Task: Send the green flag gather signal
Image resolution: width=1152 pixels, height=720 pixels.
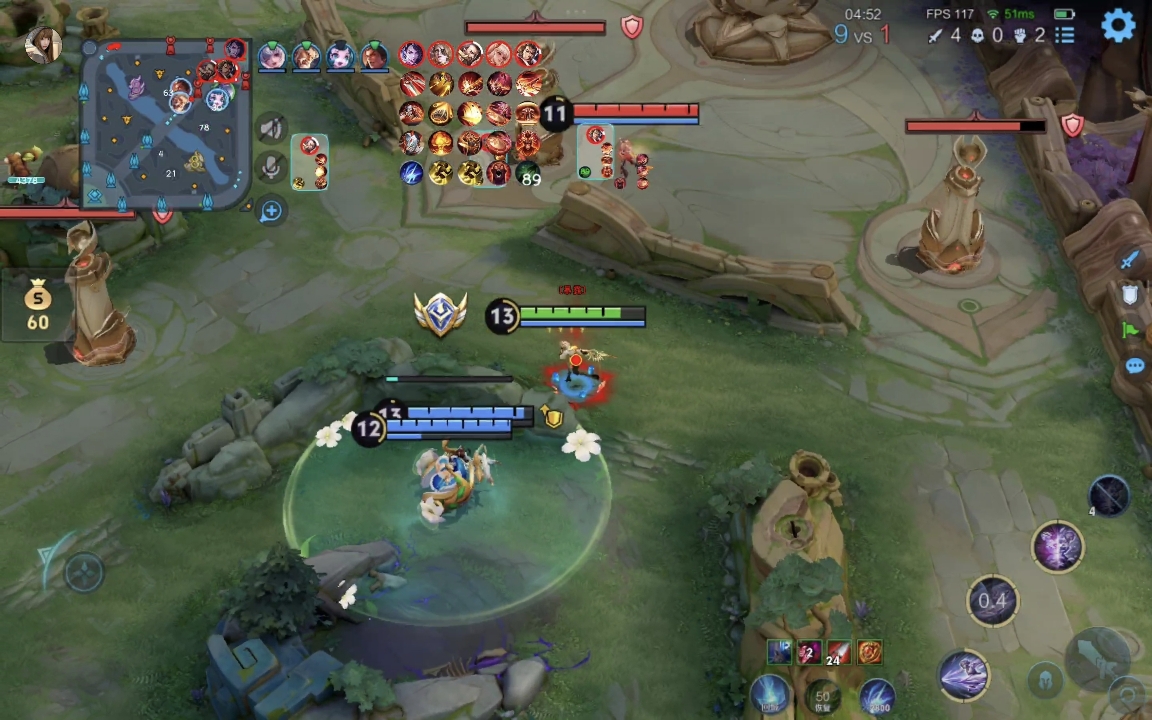Action: pos(1131,330)
